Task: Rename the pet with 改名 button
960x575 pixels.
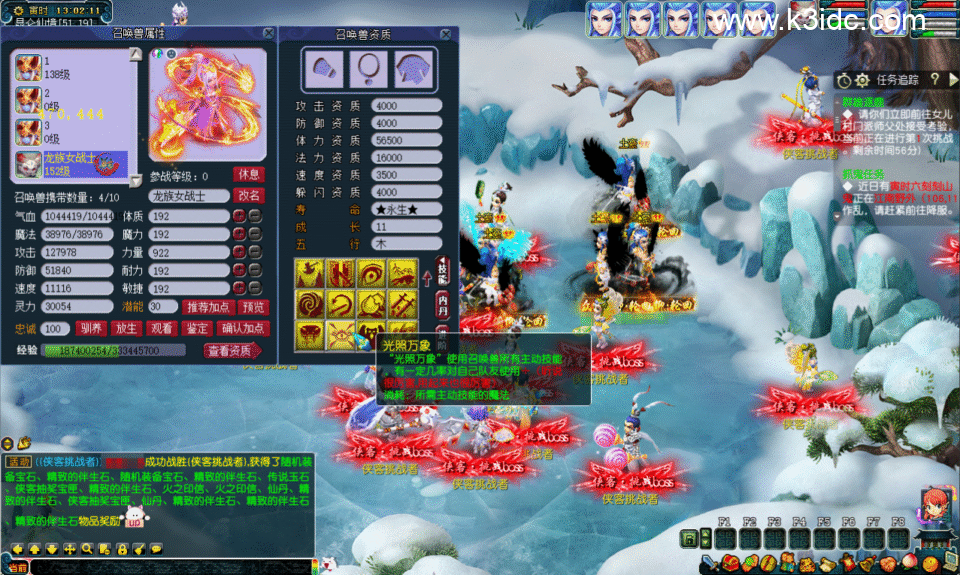Action: [x=249, y=195]
